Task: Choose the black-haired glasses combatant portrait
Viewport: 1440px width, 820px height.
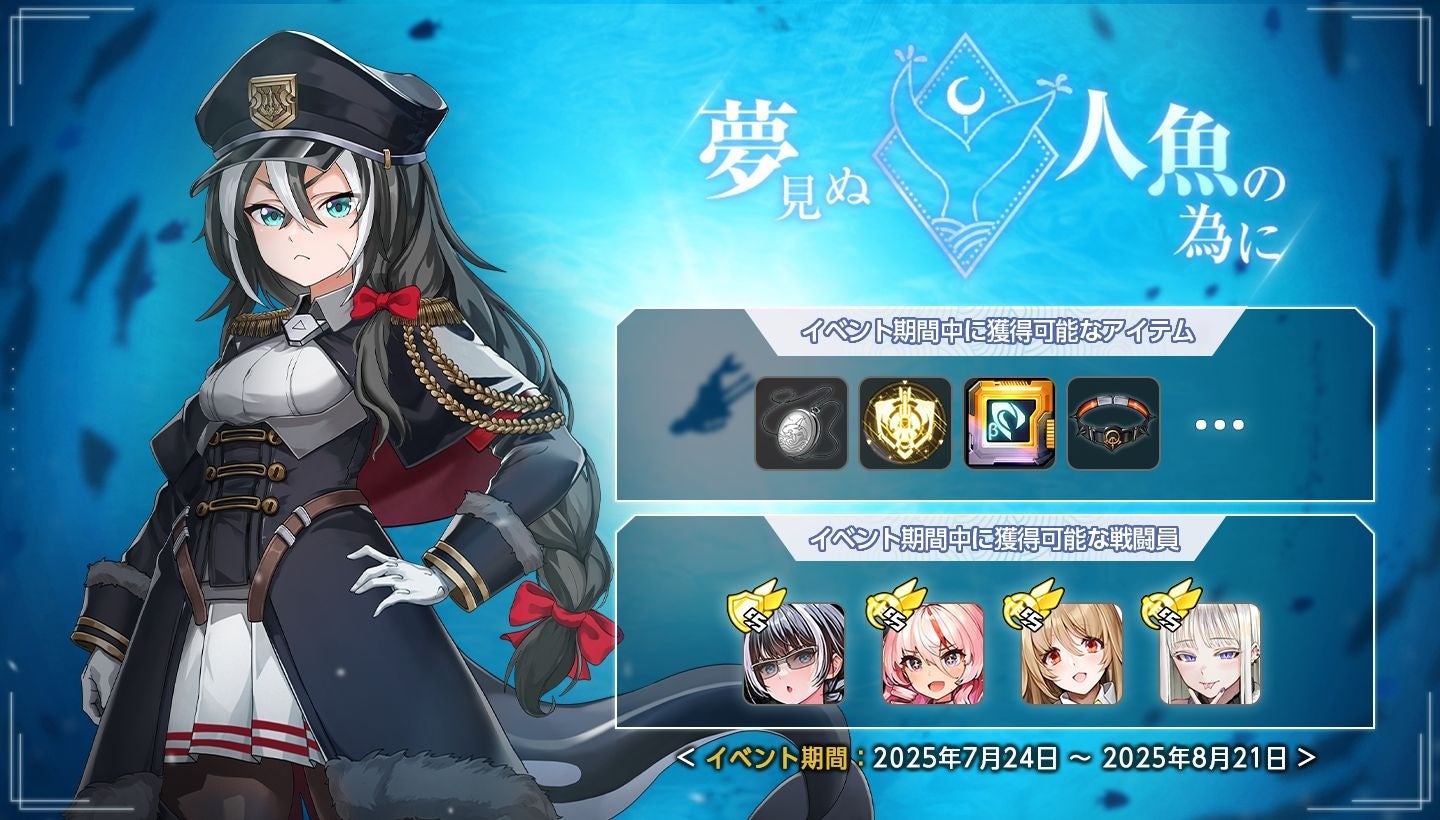Action: click(x=794, y=654)
